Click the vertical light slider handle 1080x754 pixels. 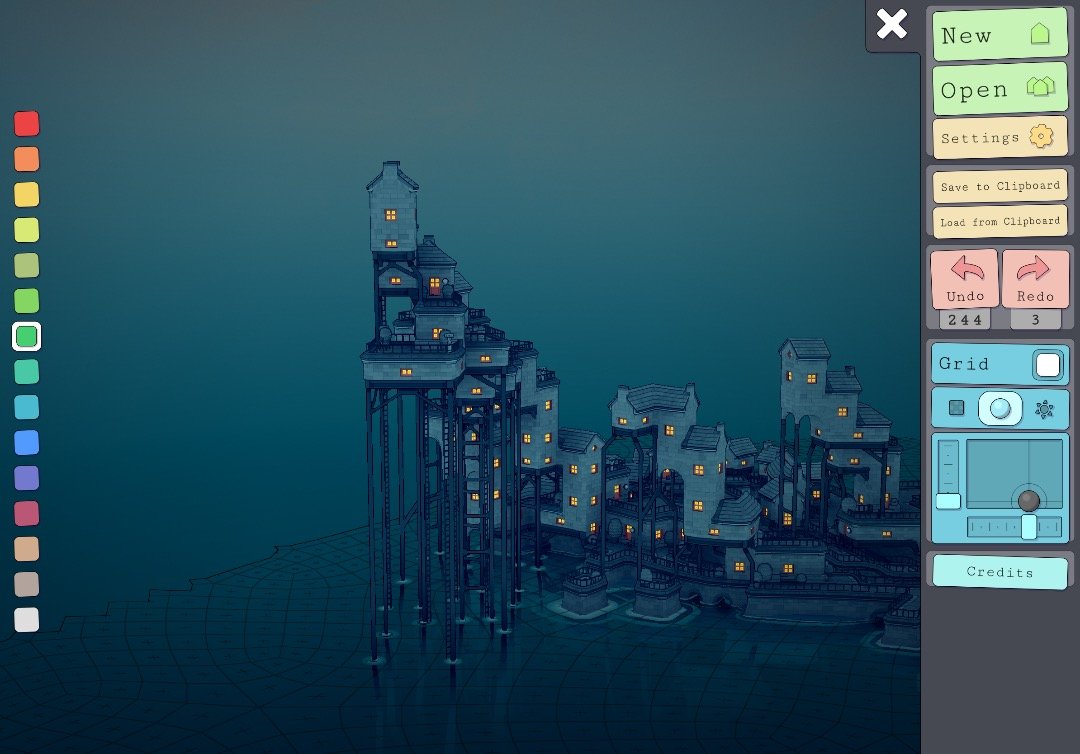tap(948, 501)
